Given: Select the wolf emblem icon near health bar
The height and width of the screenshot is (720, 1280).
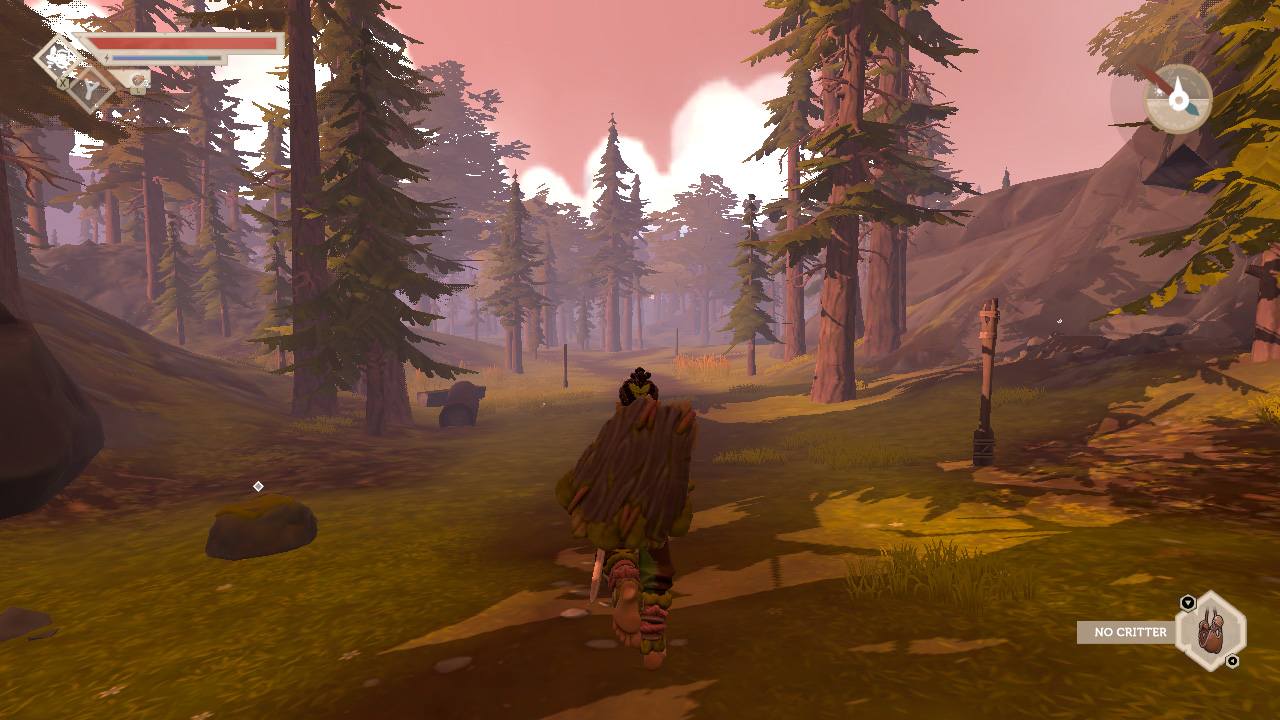Looking at the screenshot, I should (x=58, y=56).
